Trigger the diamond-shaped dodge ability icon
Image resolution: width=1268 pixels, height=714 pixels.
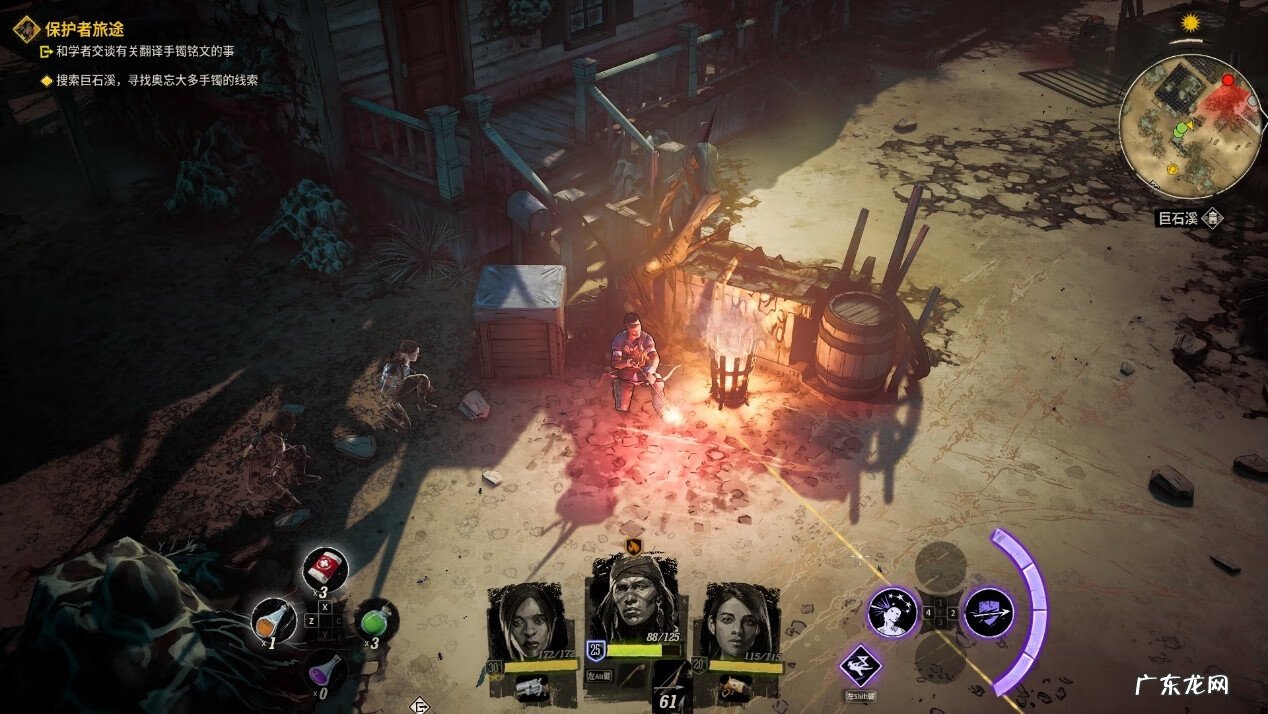(x=860, y=665)
